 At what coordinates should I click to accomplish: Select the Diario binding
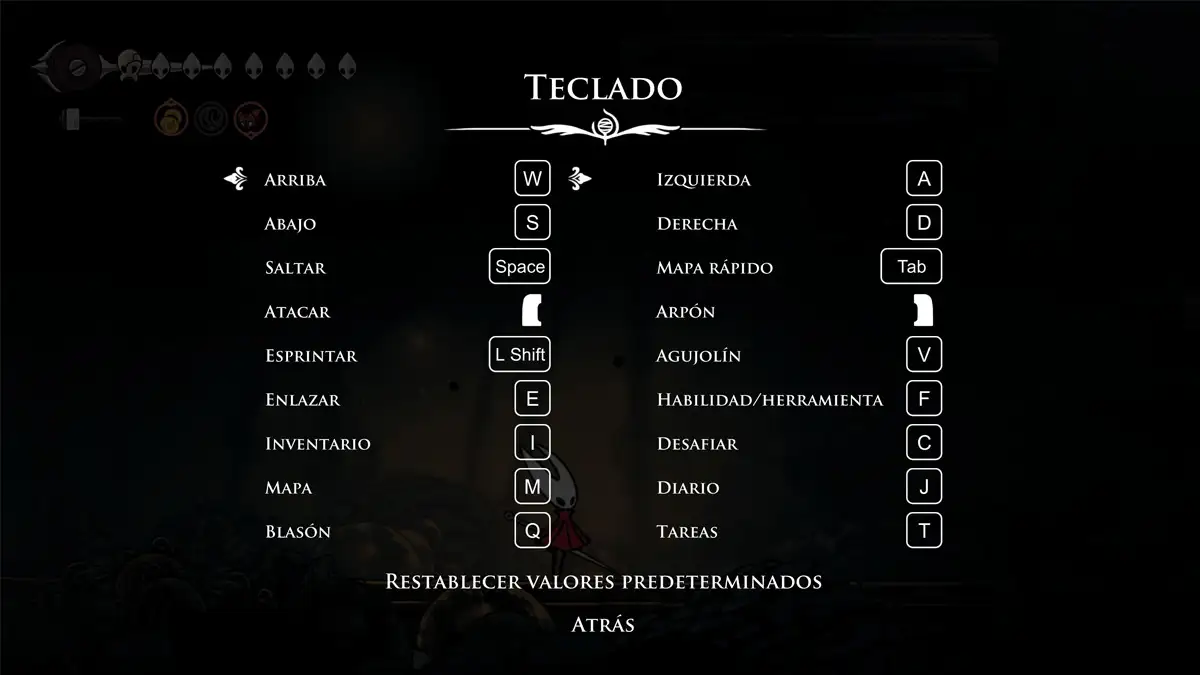pyautogui.click(x=924, y=487)
